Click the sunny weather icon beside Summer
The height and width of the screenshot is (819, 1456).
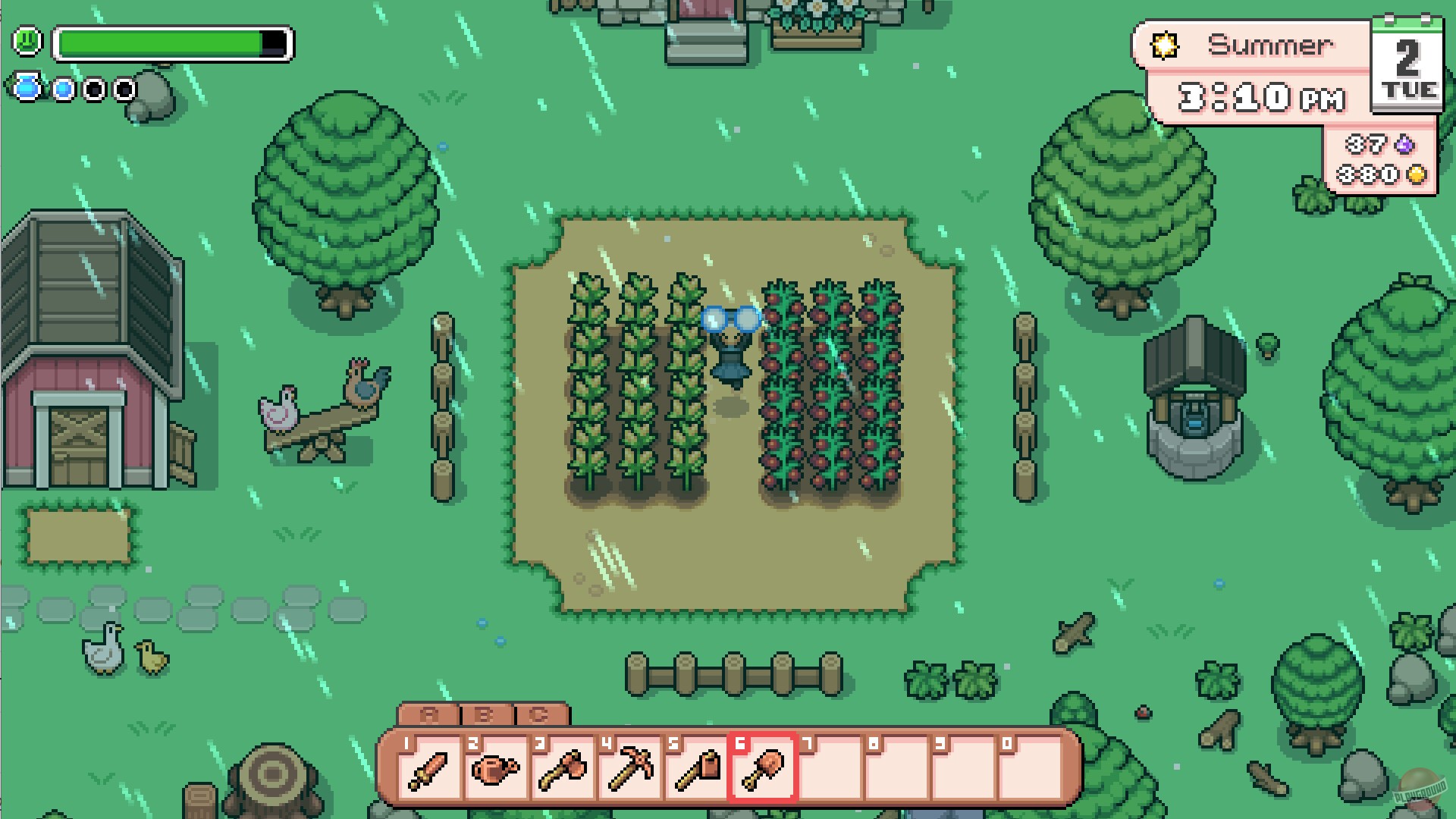[1166, 45]
